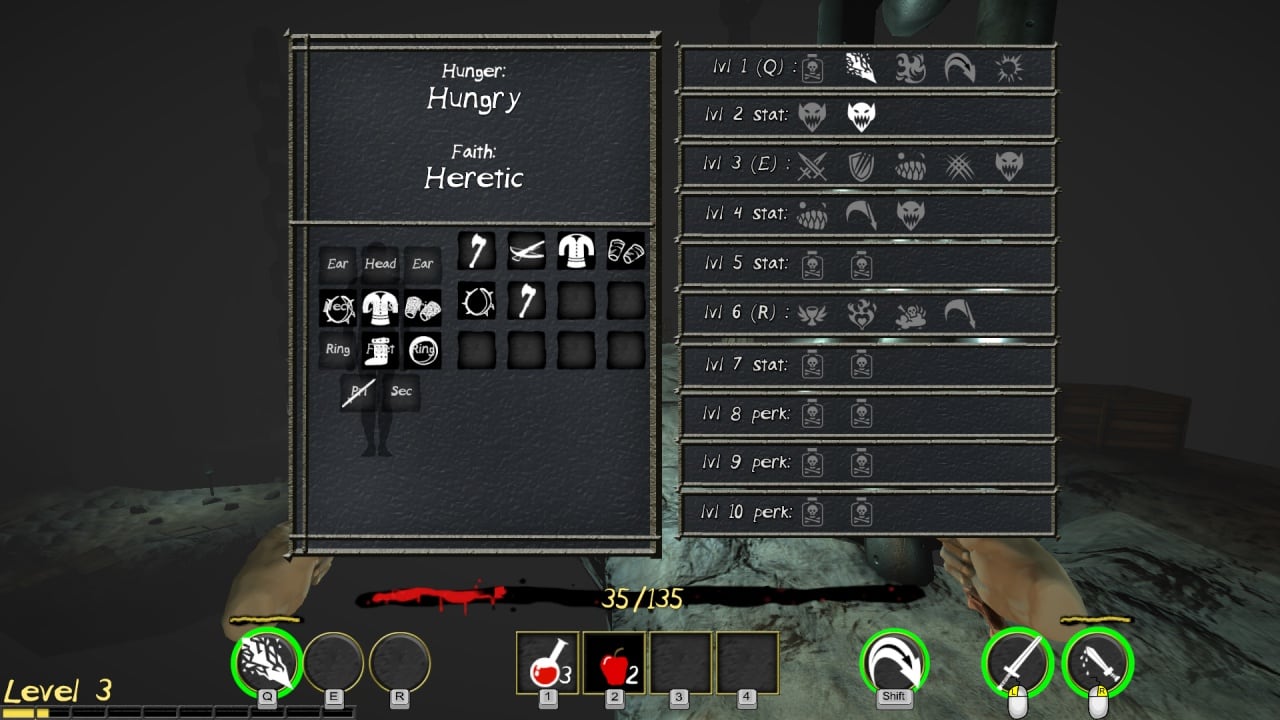The width and height of the screenshot is (1280, 720).
Task: Select the equipped boot in the feet slot
Action: coord(380,350)
